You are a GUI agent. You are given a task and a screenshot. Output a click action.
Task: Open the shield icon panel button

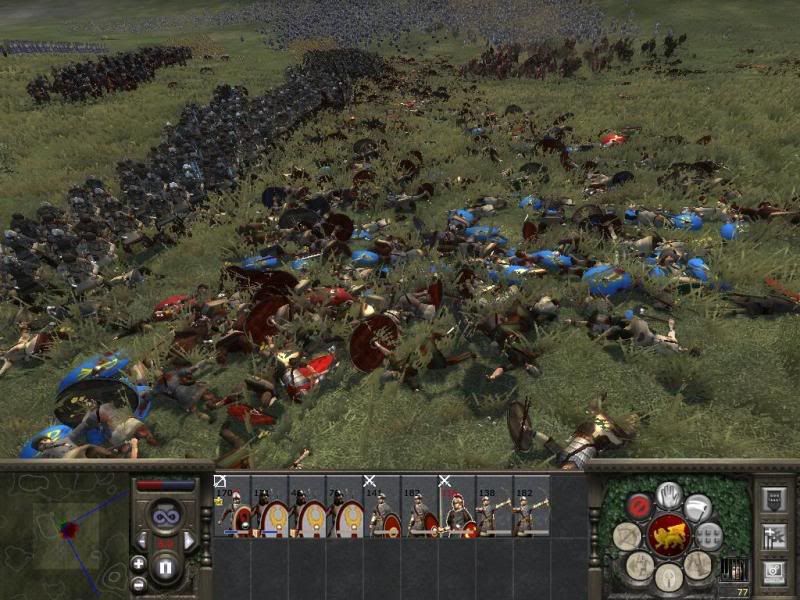coord(773,499)
